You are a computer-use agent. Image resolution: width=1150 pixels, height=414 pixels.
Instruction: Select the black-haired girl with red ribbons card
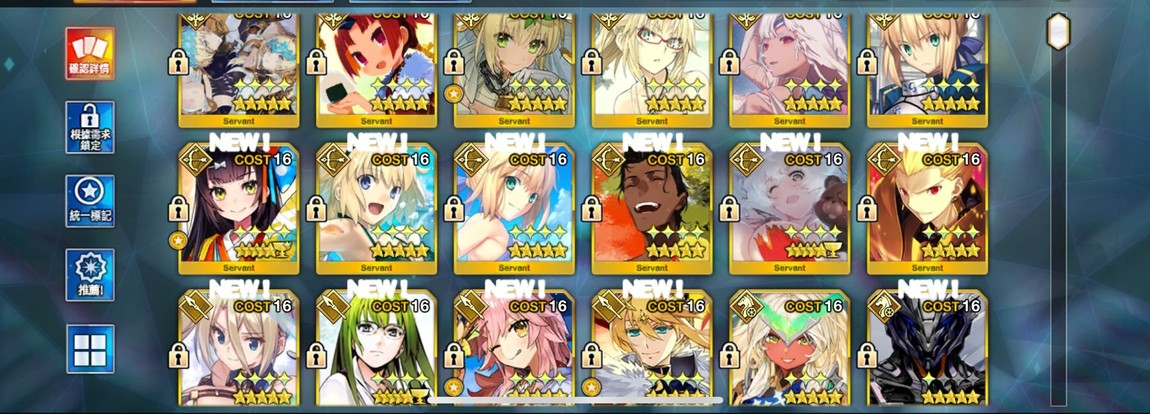coord(239,209)
